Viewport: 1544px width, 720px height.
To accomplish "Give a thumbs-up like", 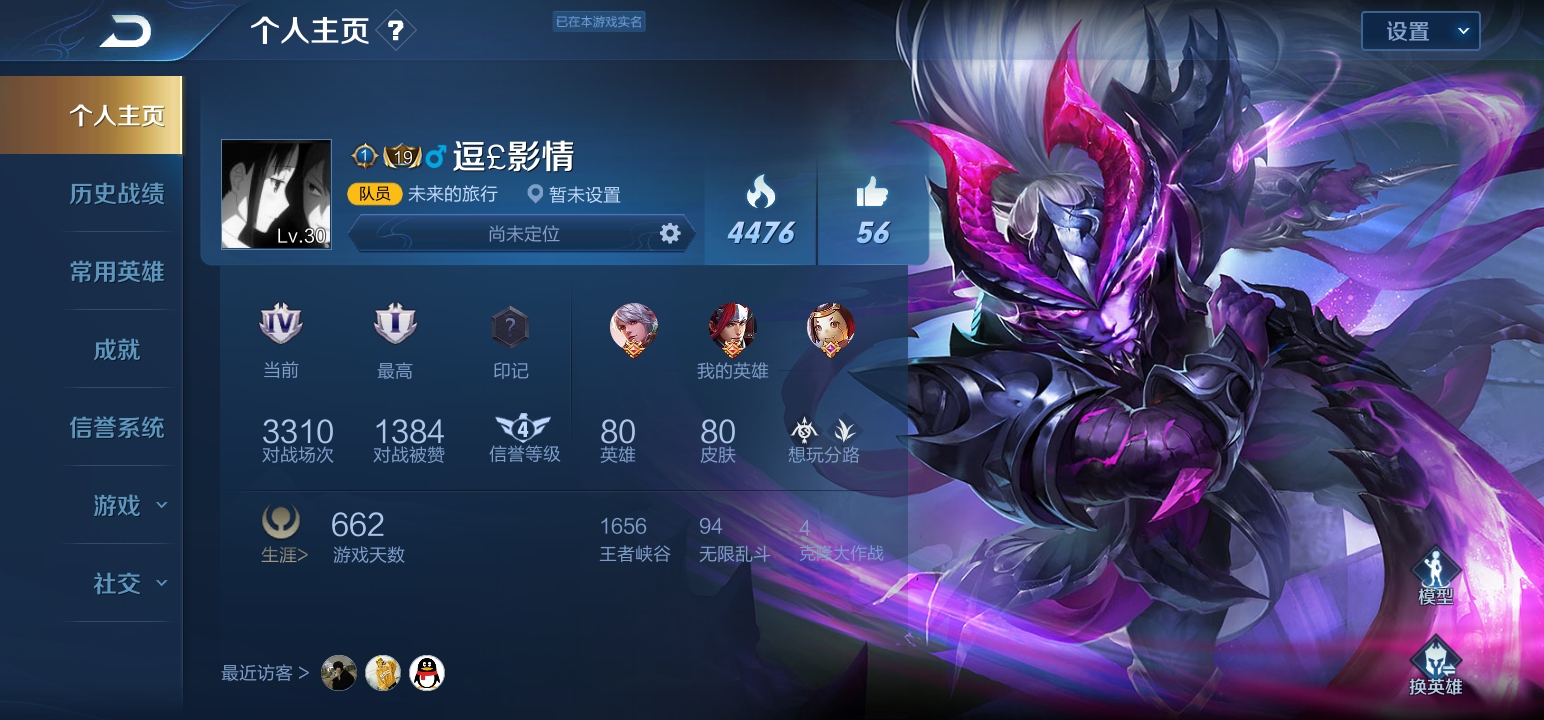I will click(872, 192).
